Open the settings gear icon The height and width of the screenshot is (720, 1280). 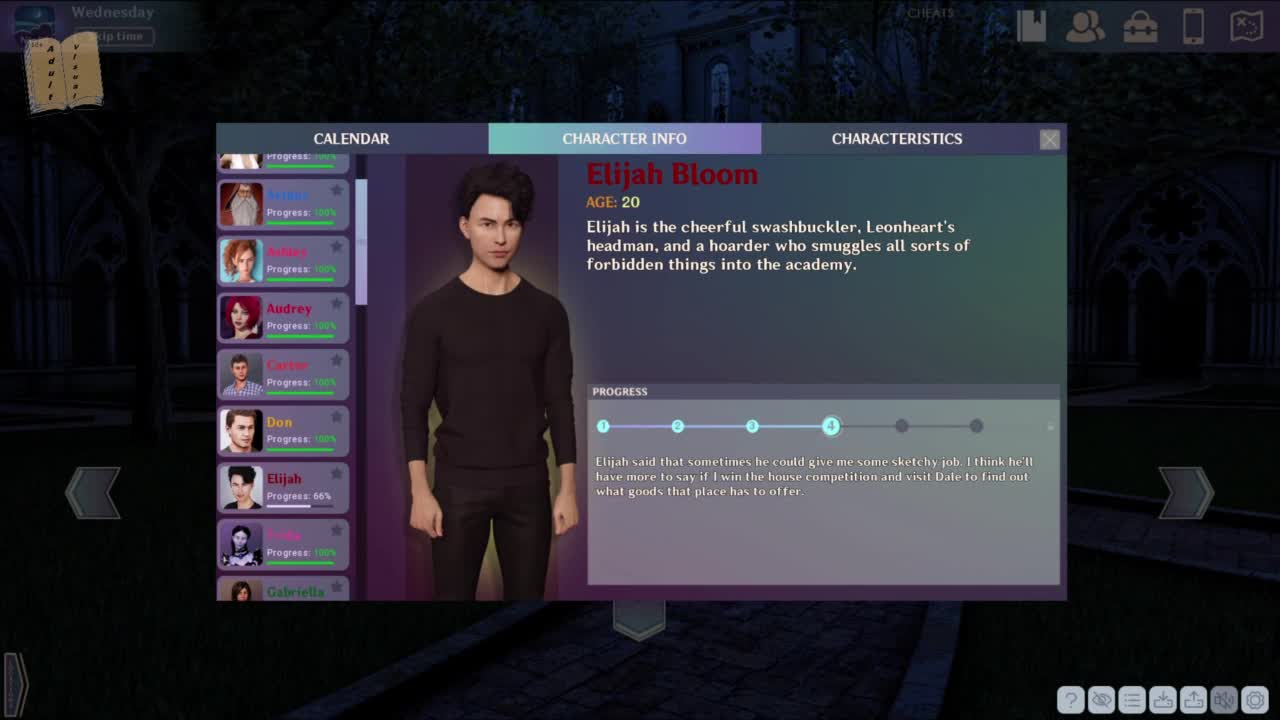coord(1255,700)
